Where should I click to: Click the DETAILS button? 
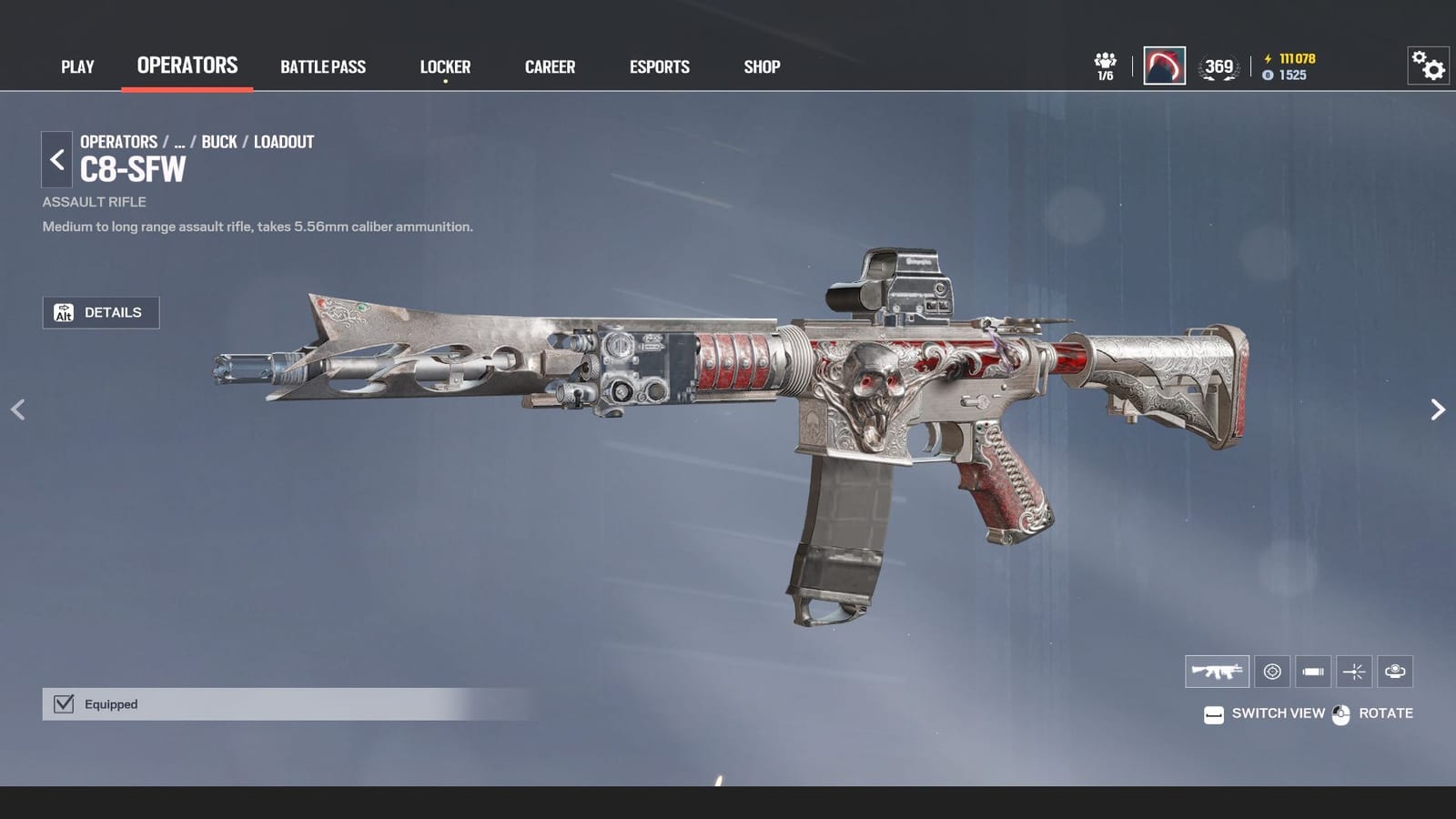pyautogui.click(x=101, y=312)
